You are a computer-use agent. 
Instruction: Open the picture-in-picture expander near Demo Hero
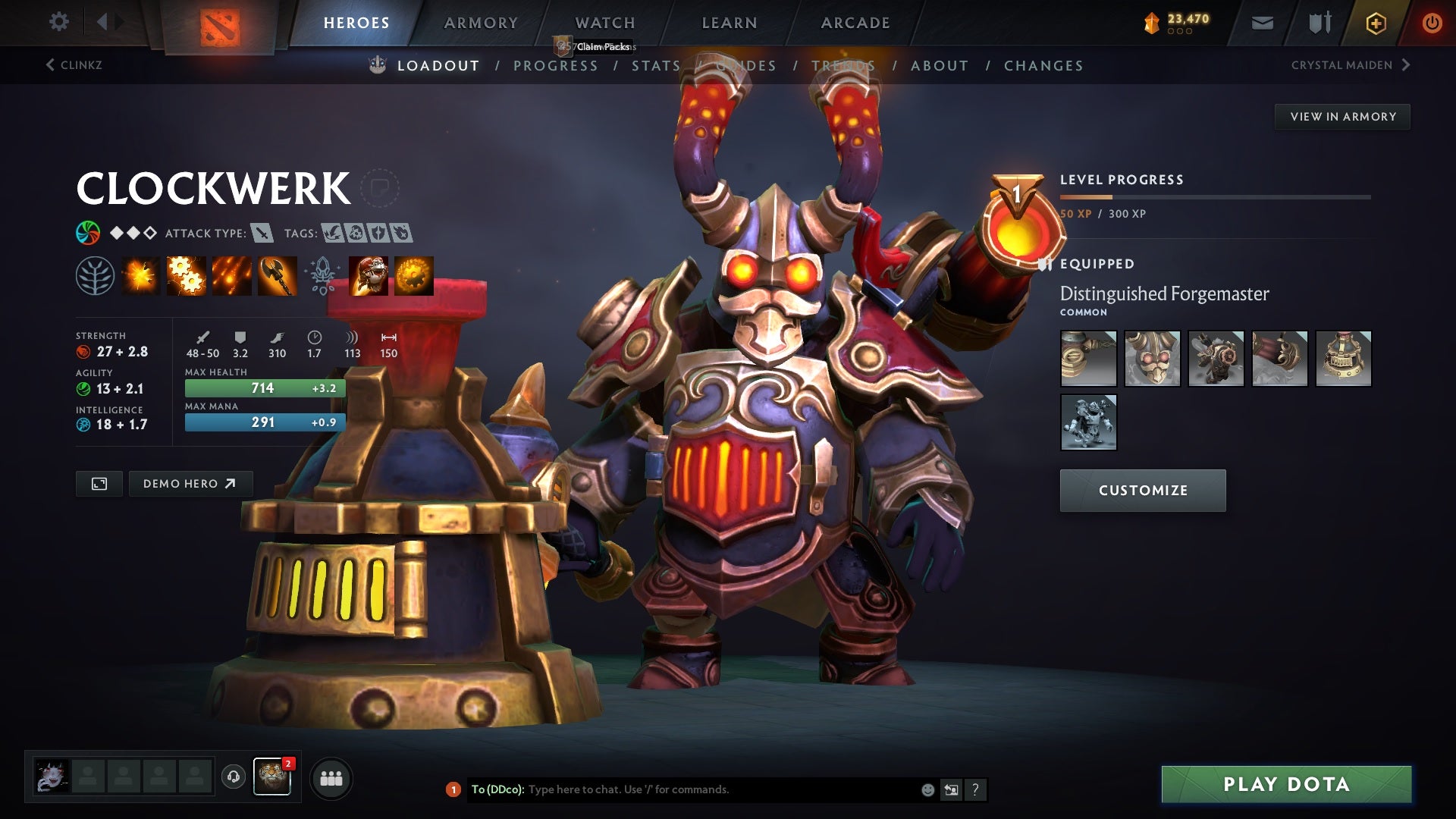[x=99, y=483]
